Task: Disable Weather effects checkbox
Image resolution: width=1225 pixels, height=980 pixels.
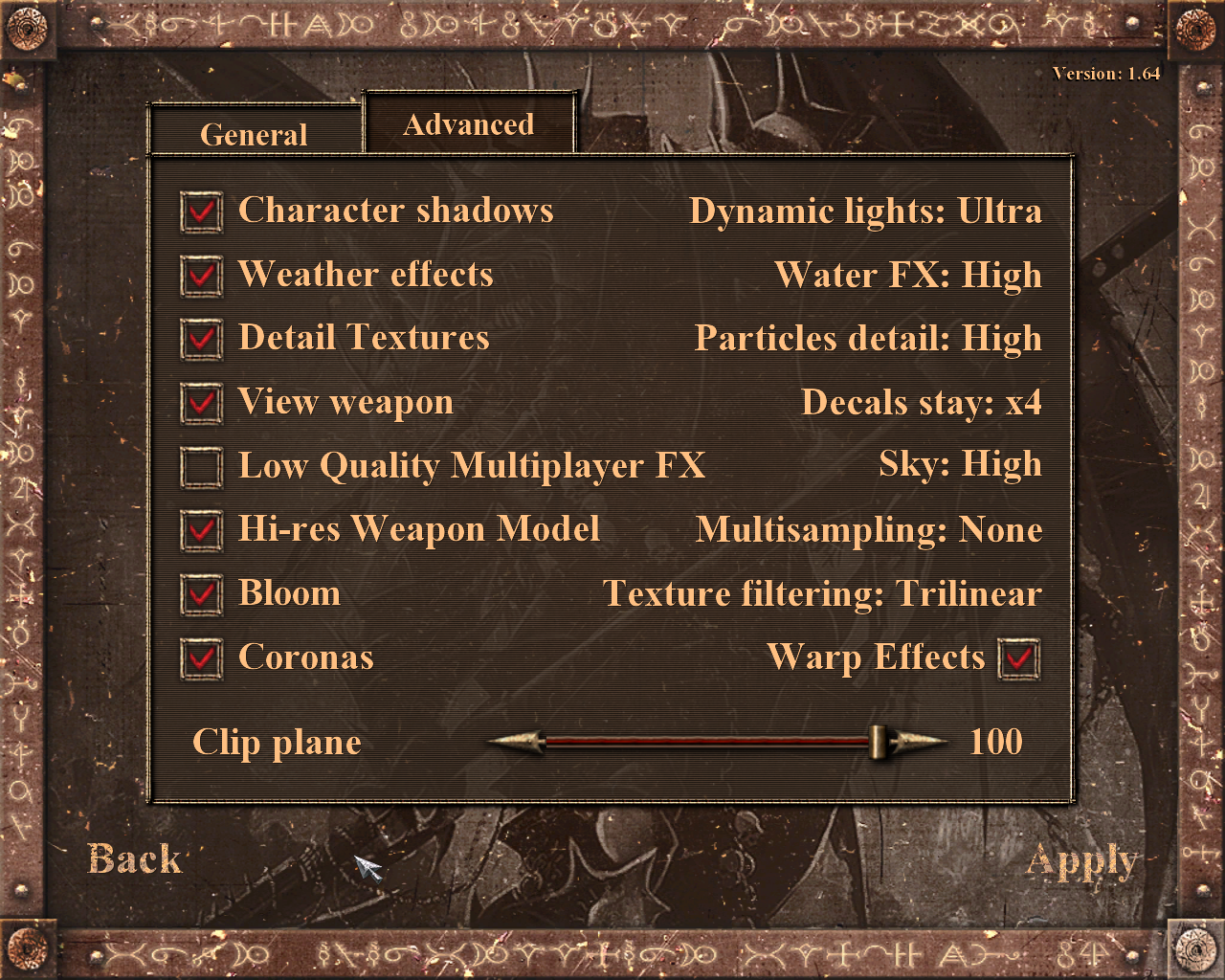Action: (201, 276)
